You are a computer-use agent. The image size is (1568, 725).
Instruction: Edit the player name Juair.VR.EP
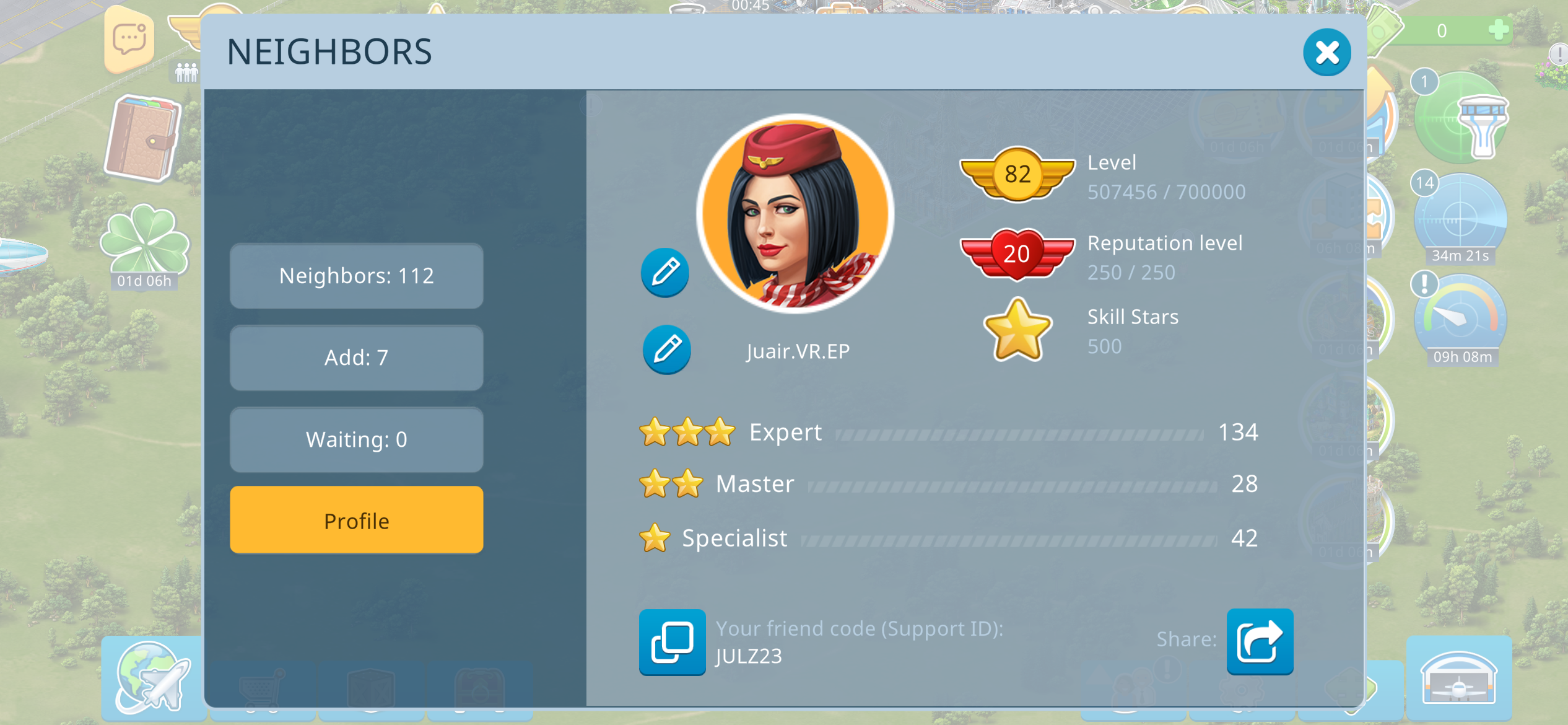click(666, 349)
